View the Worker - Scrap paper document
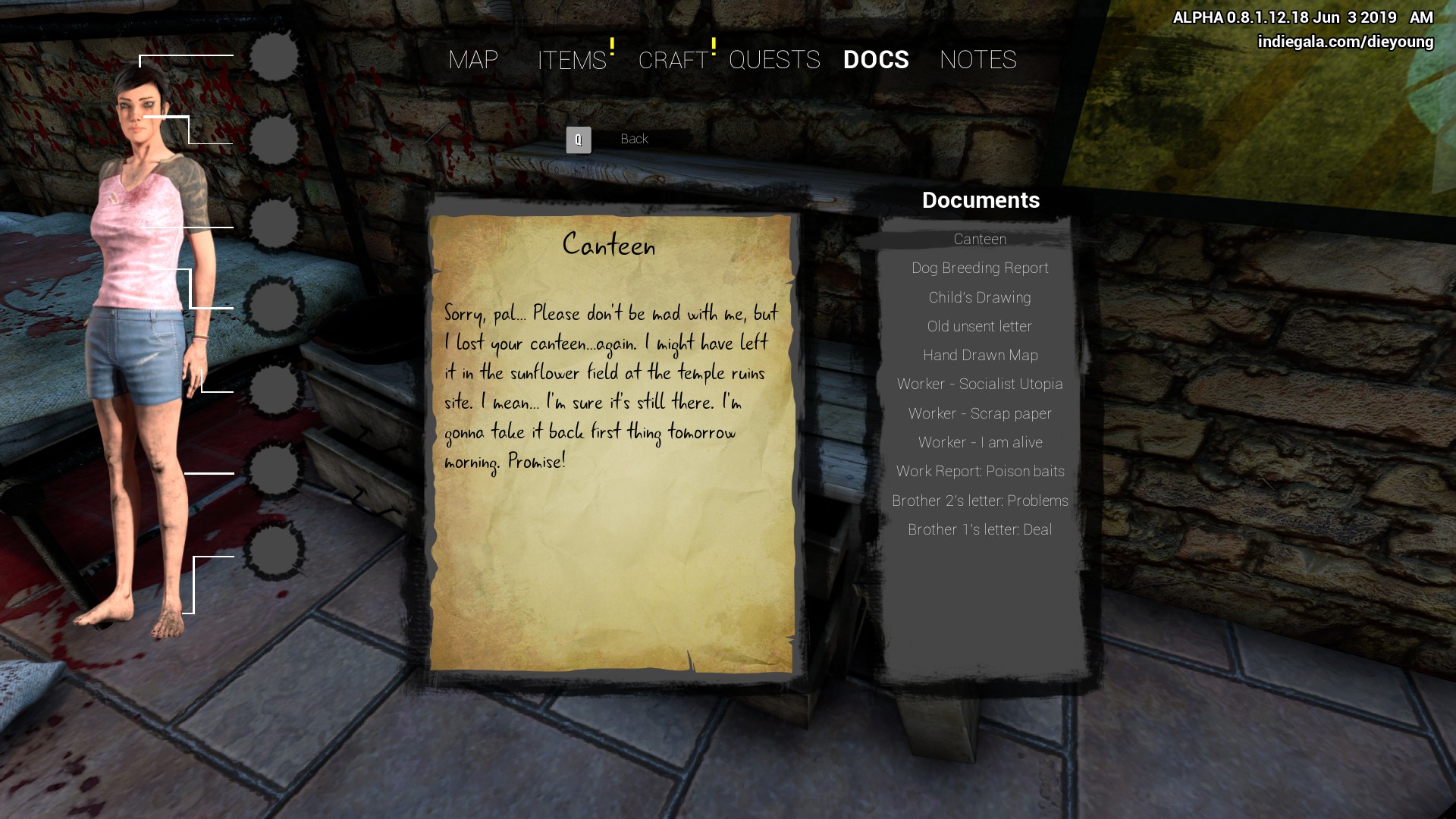The width and height of the screenshot is (1456, 819). tap(980, 414)
